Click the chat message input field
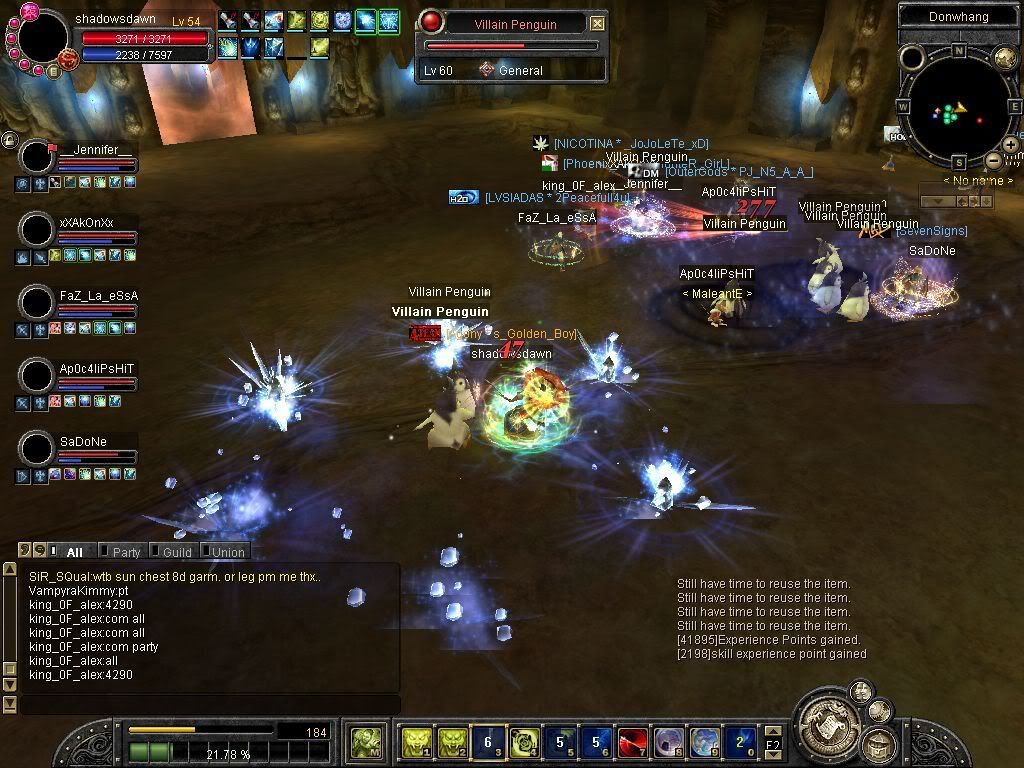 click(x=210, y=705)
